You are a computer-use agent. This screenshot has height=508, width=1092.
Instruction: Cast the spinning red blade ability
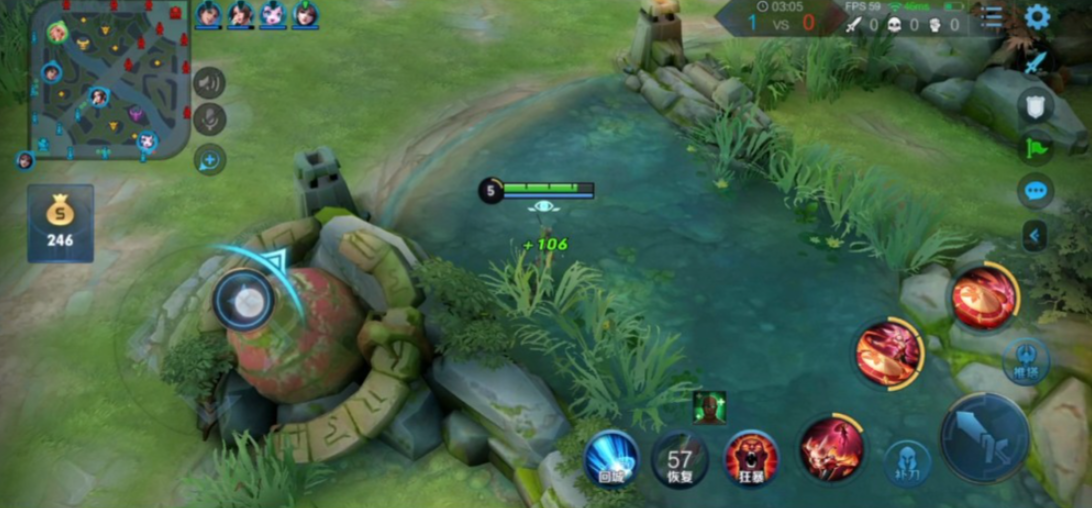(x=889, y=354)
